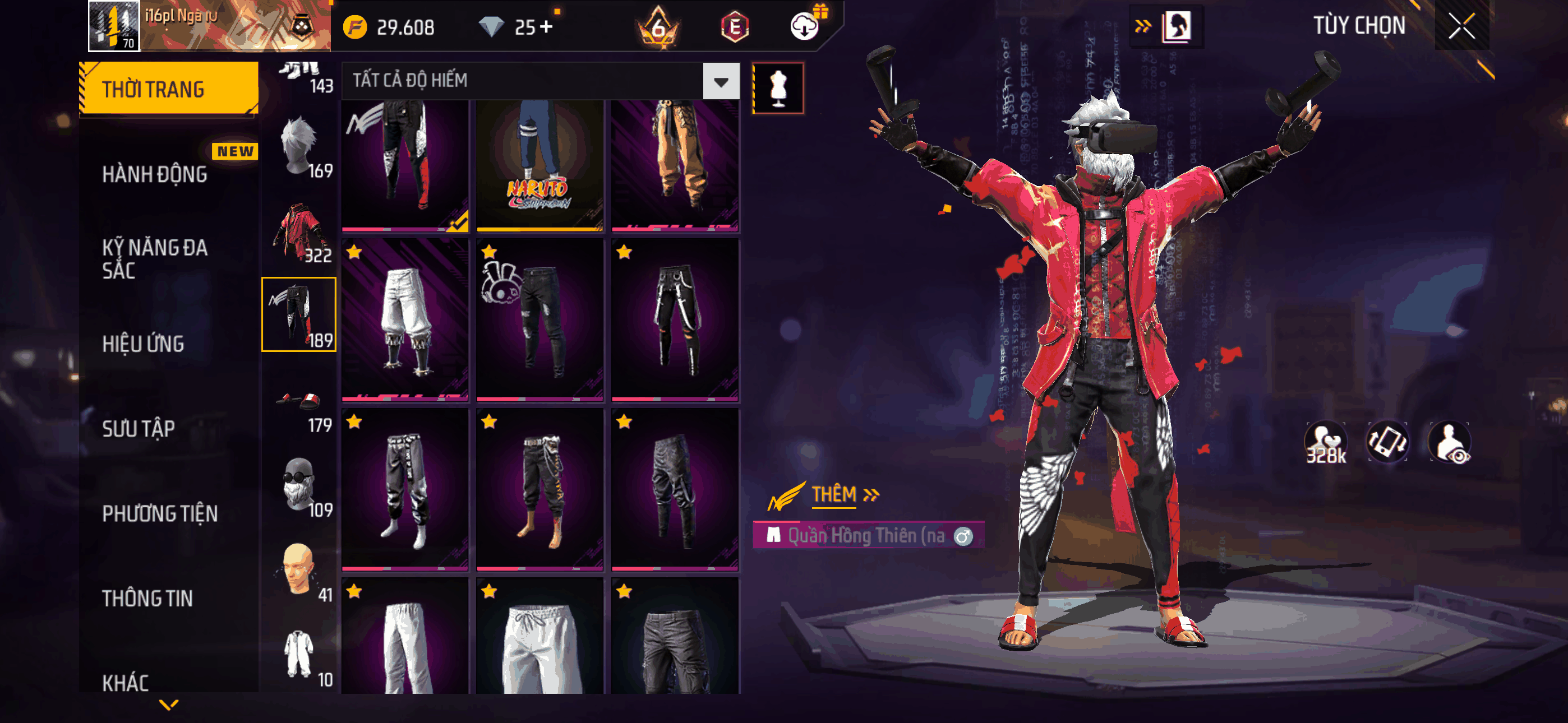Open the Thông Tin tab

pyautogui.click(x=147, y=598)
